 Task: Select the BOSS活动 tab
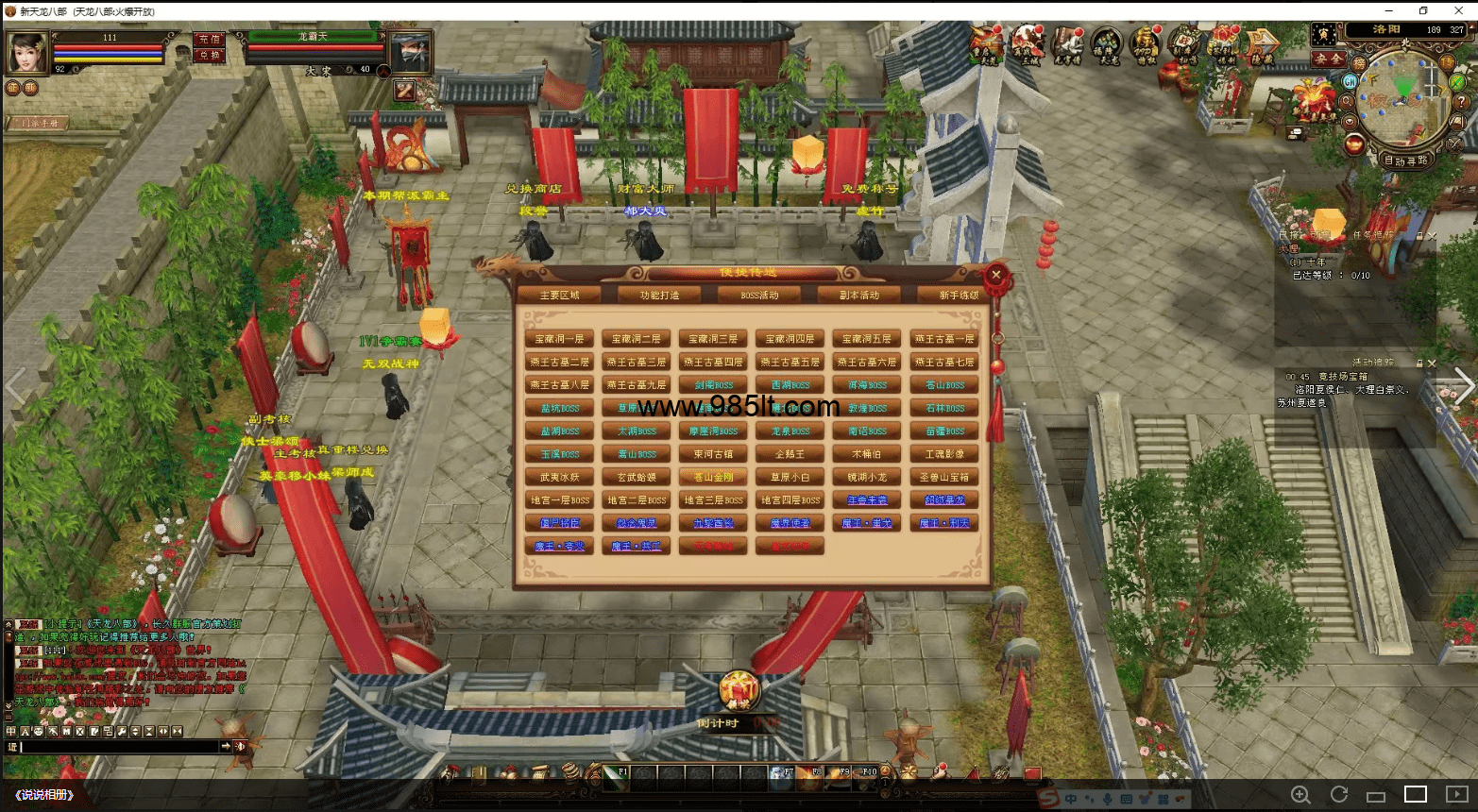[759, 296]
